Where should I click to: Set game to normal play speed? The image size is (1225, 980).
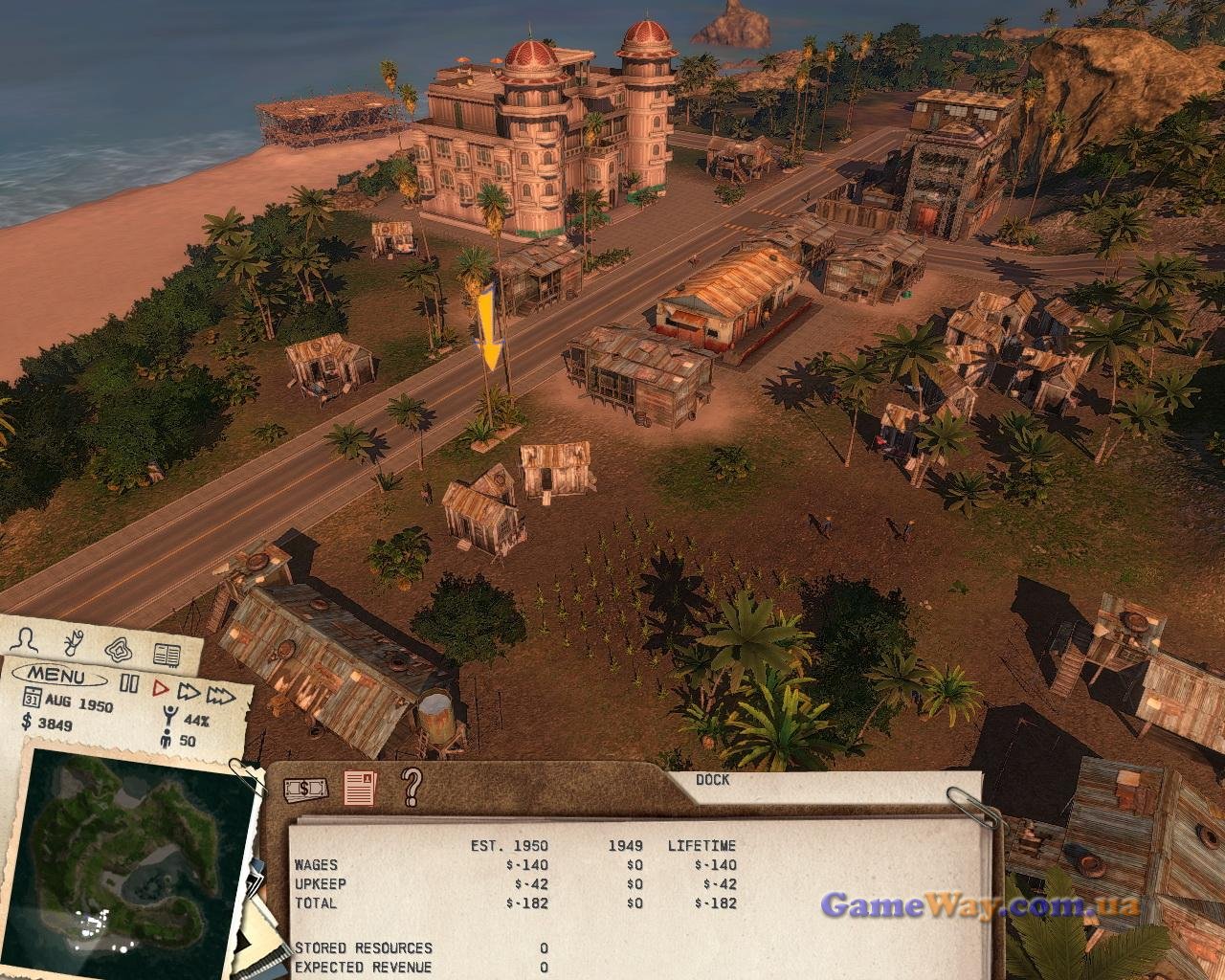[x=161, y=686]
